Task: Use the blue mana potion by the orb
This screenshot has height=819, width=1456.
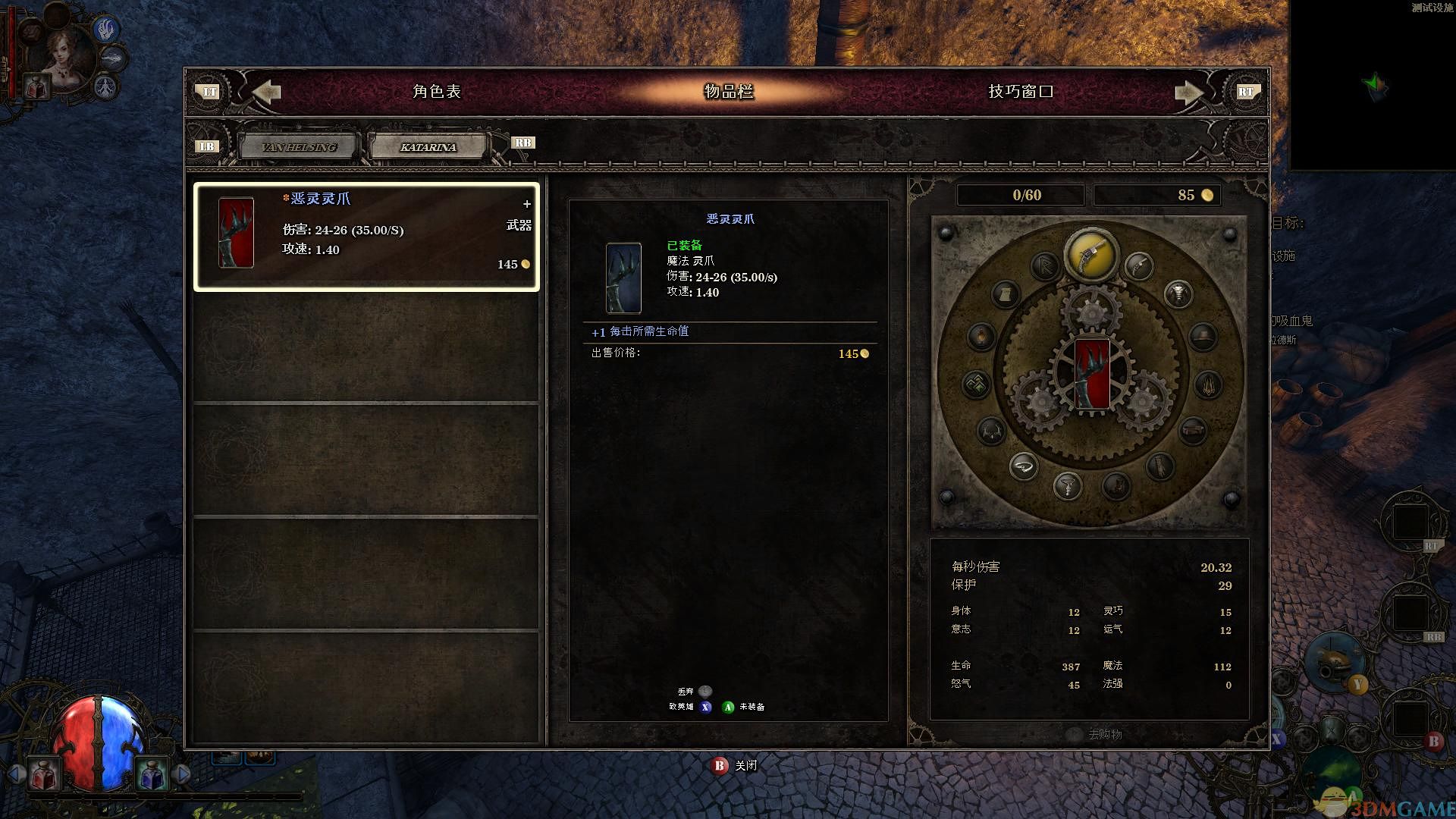Action: (x=151, y=774)
